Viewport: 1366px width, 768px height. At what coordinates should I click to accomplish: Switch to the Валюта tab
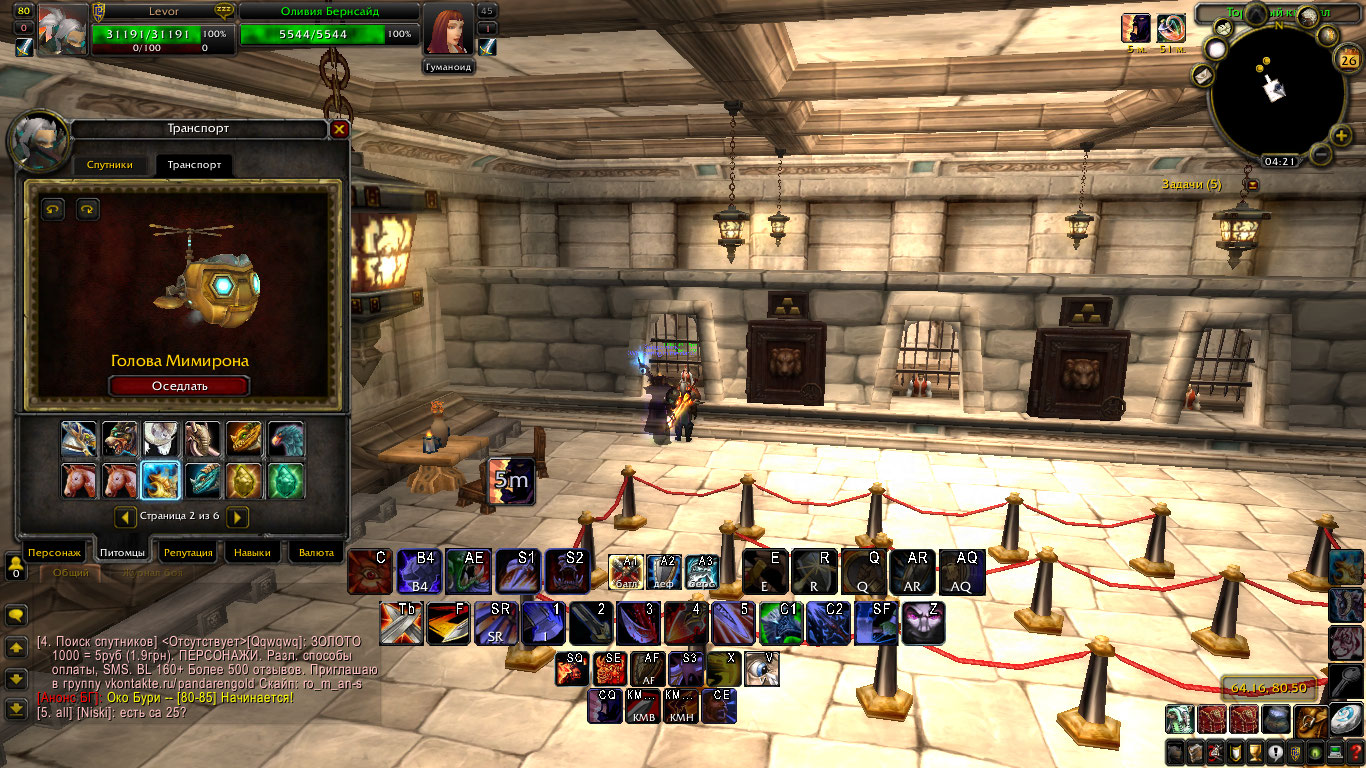click(x=316, y=553)
